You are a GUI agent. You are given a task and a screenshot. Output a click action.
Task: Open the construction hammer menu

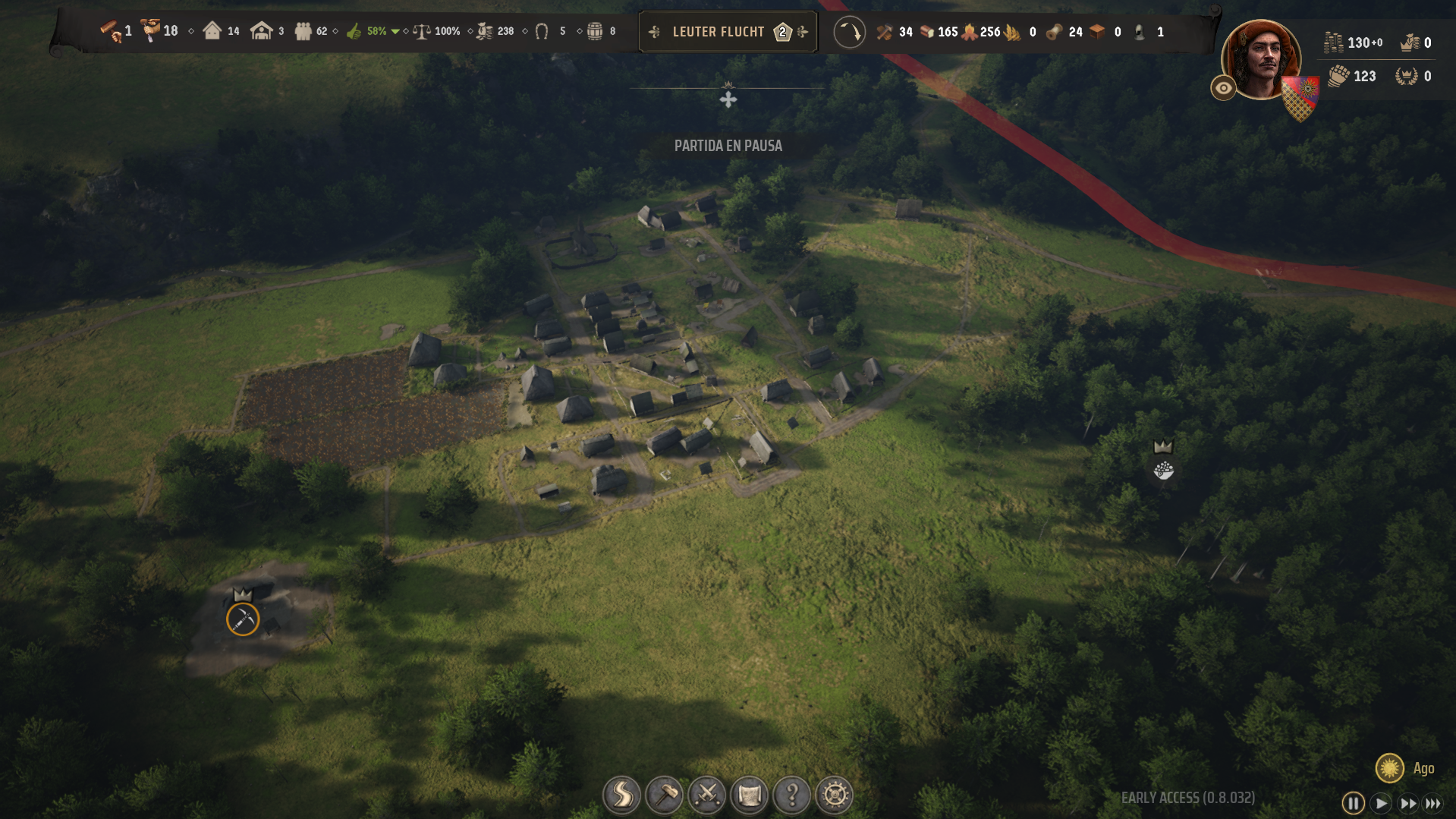click(664, 795)
